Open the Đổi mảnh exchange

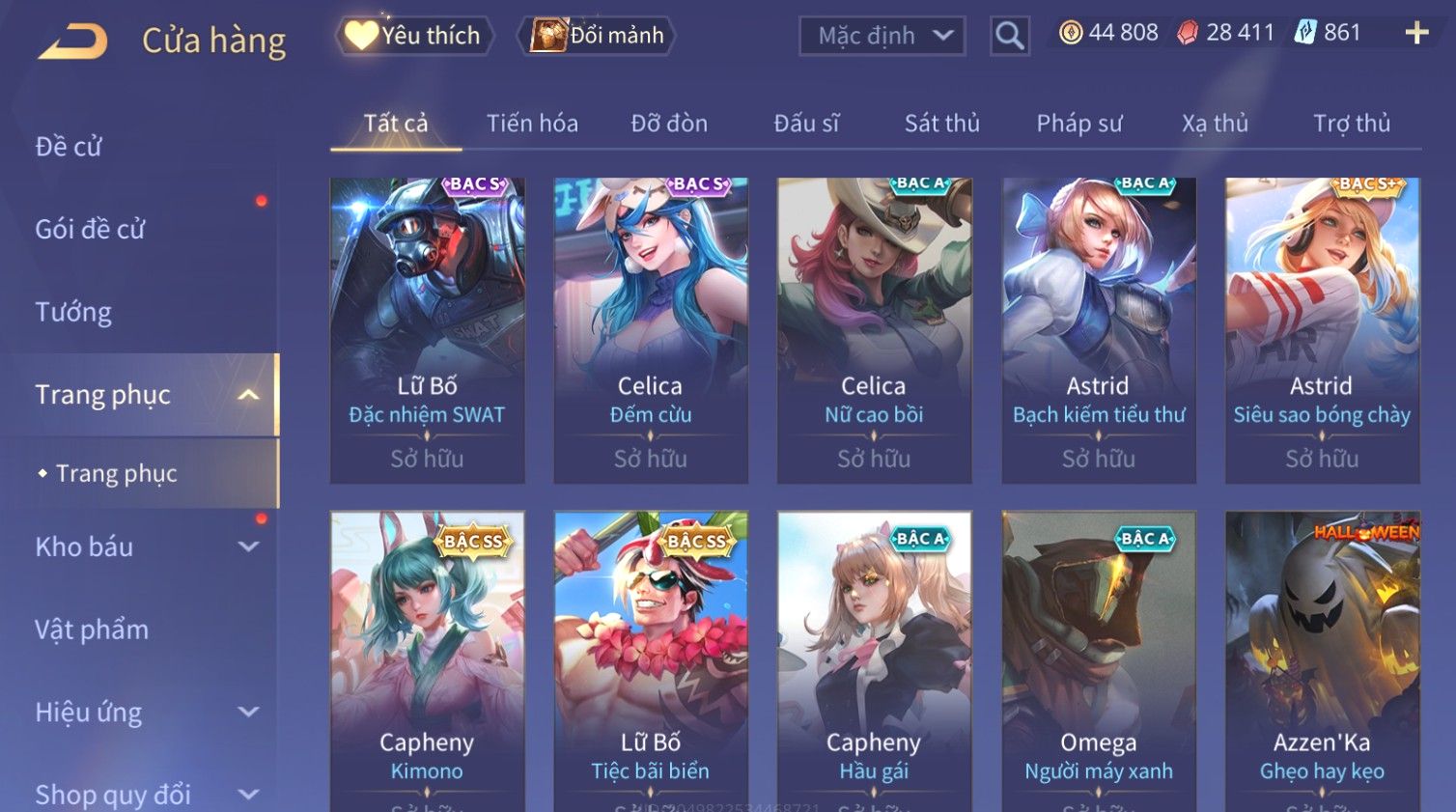pyautogui.click(x=599, y=36)
